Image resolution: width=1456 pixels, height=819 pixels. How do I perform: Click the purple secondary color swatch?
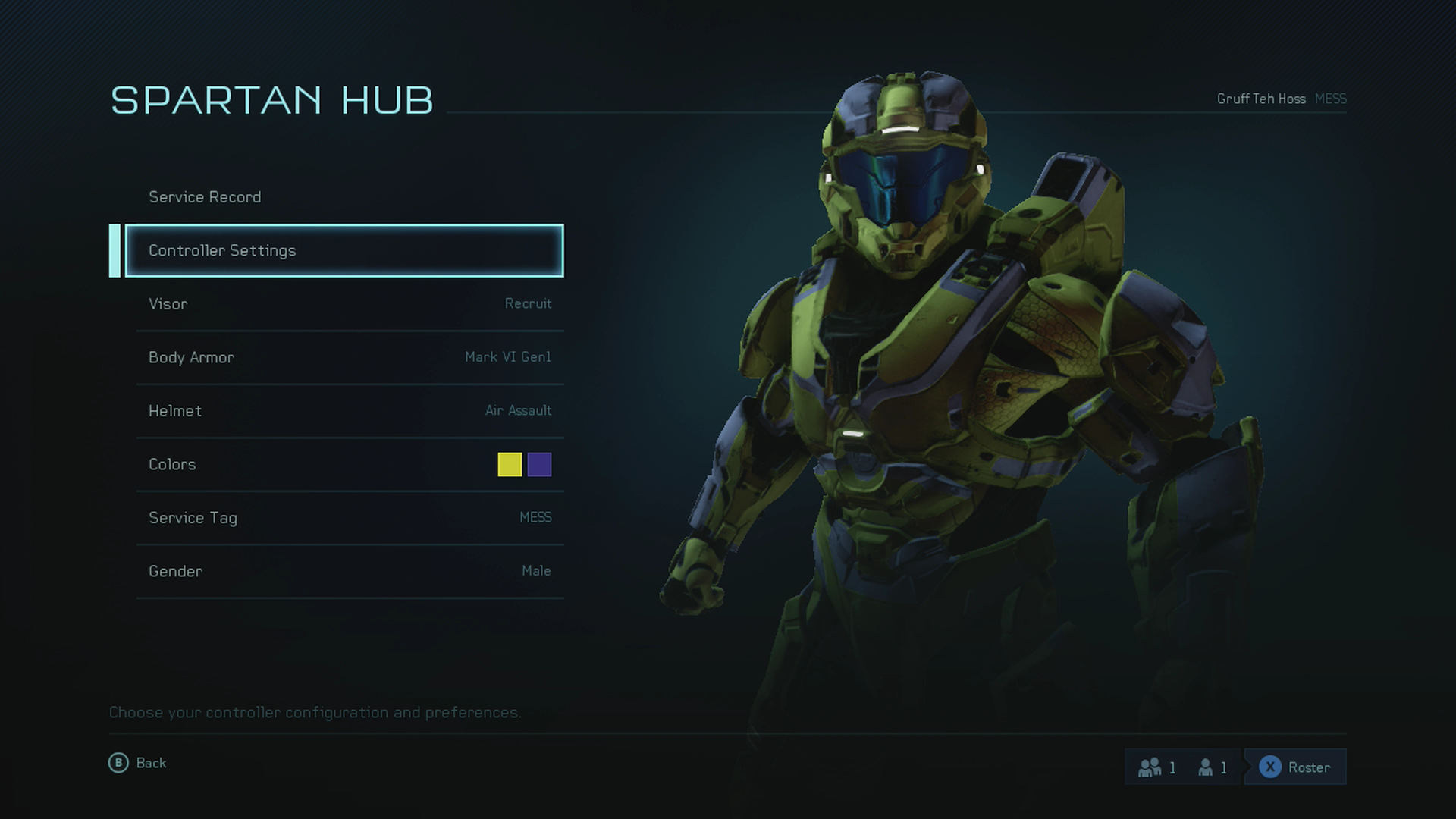point(539,464)
